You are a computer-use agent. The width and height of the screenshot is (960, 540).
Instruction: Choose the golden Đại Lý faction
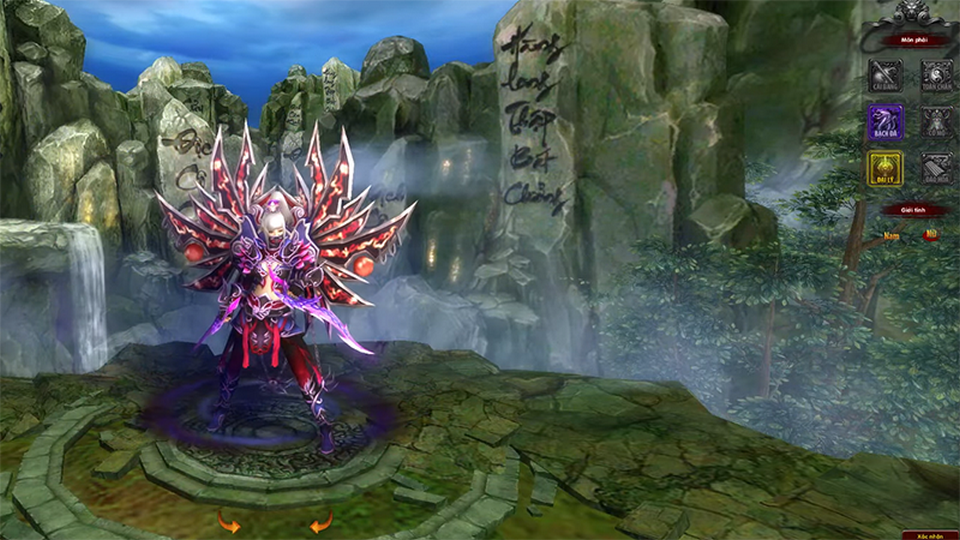point(885,168)
